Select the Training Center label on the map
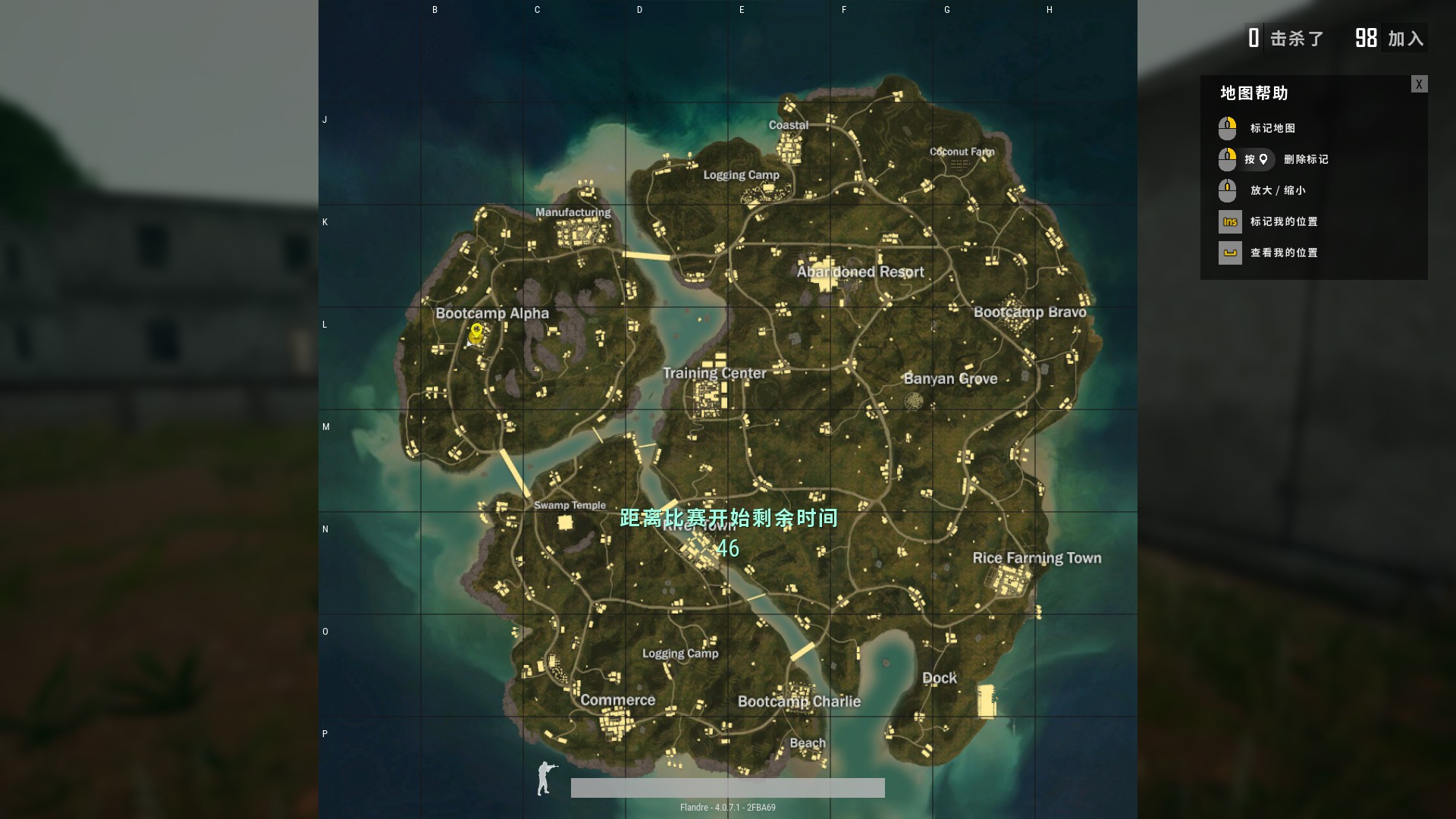The width and height of the screenshot is (1456, 819). click(x=714, y=373)
